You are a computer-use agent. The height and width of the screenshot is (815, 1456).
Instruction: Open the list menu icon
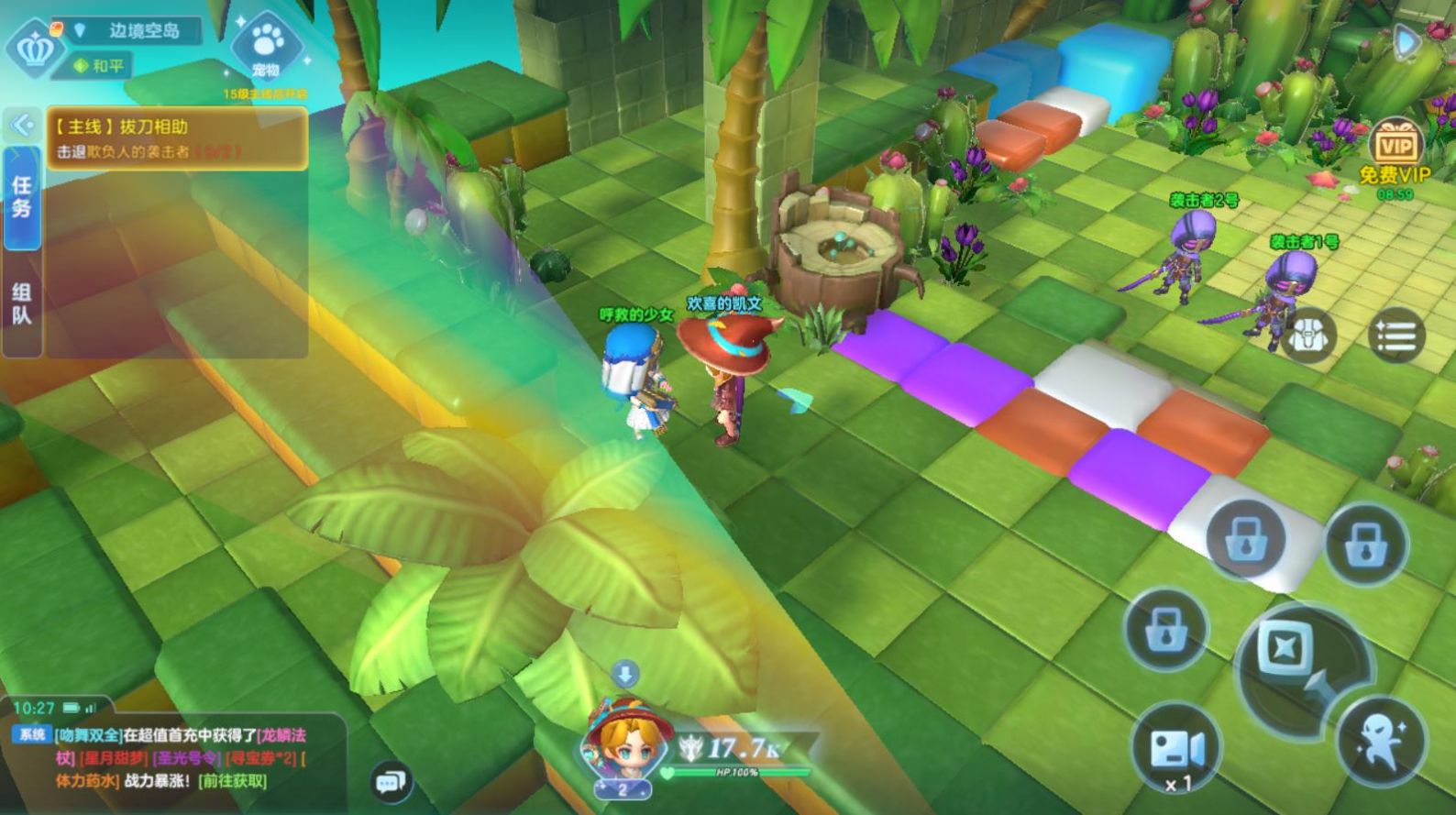pyautogui.click(x=1395, y=336)
